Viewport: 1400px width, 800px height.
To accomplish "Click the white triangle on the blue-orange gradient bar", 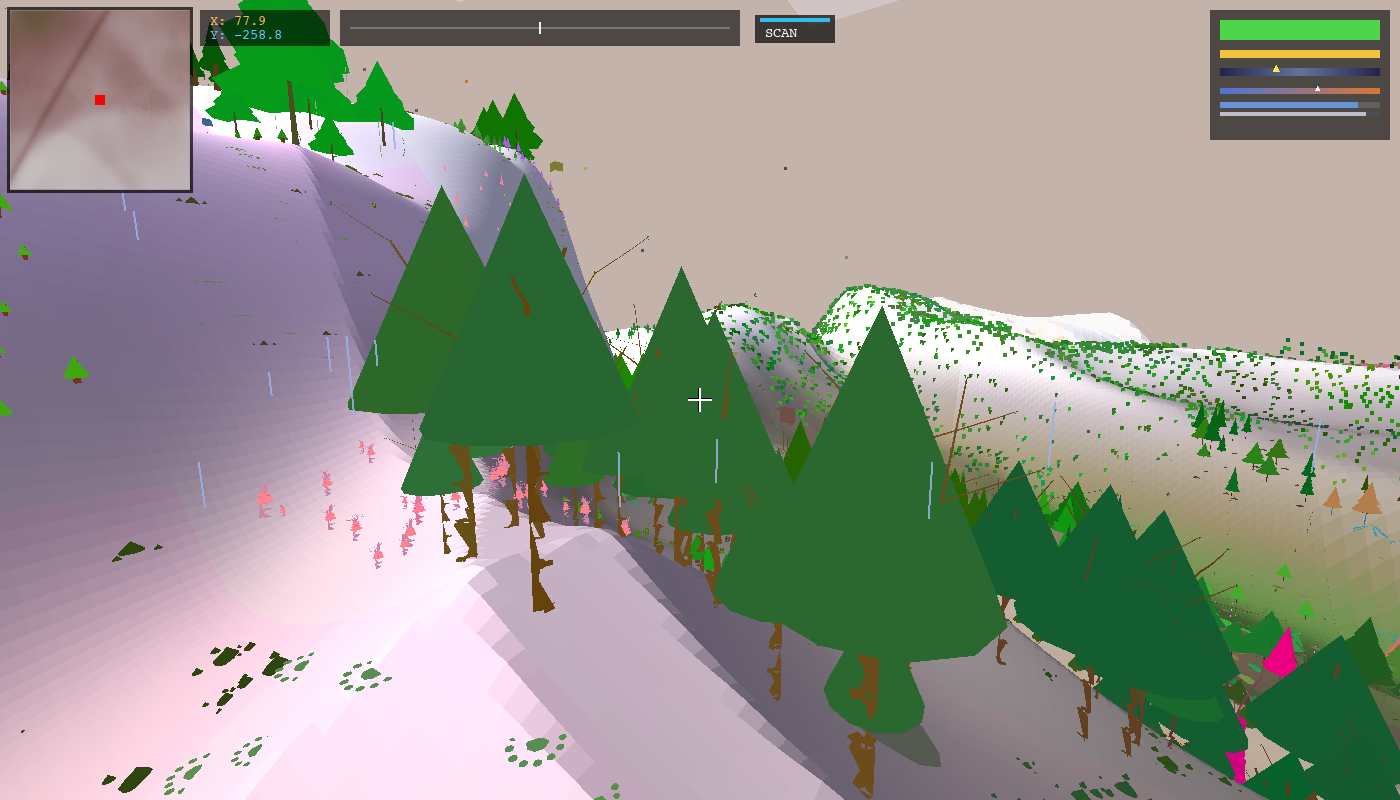I will 1318,88.
